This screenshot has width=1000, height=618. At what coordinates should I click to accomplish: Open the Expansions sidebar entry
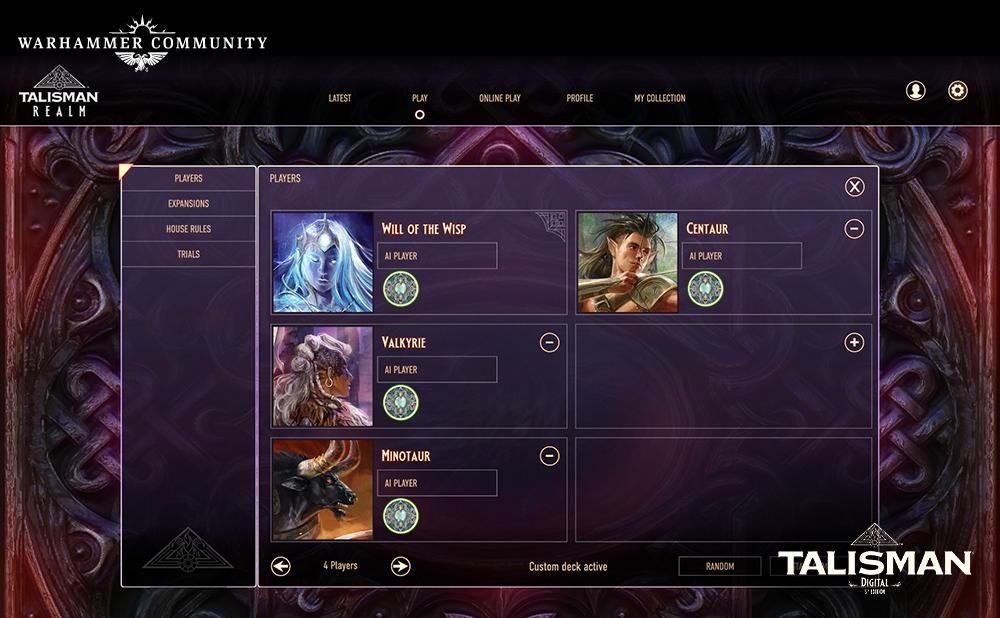point(189,204)
